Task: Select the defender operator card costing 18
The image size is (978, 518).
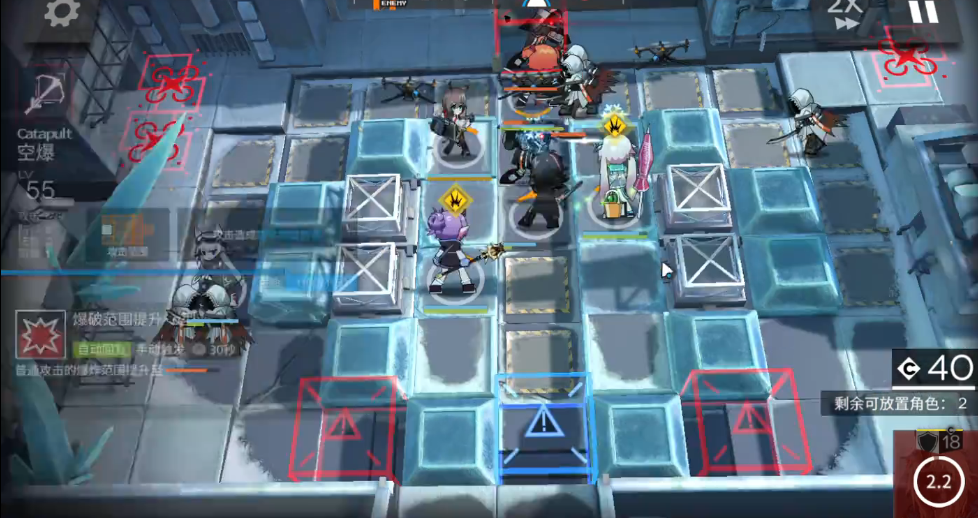Action: (x=936, y=472)
